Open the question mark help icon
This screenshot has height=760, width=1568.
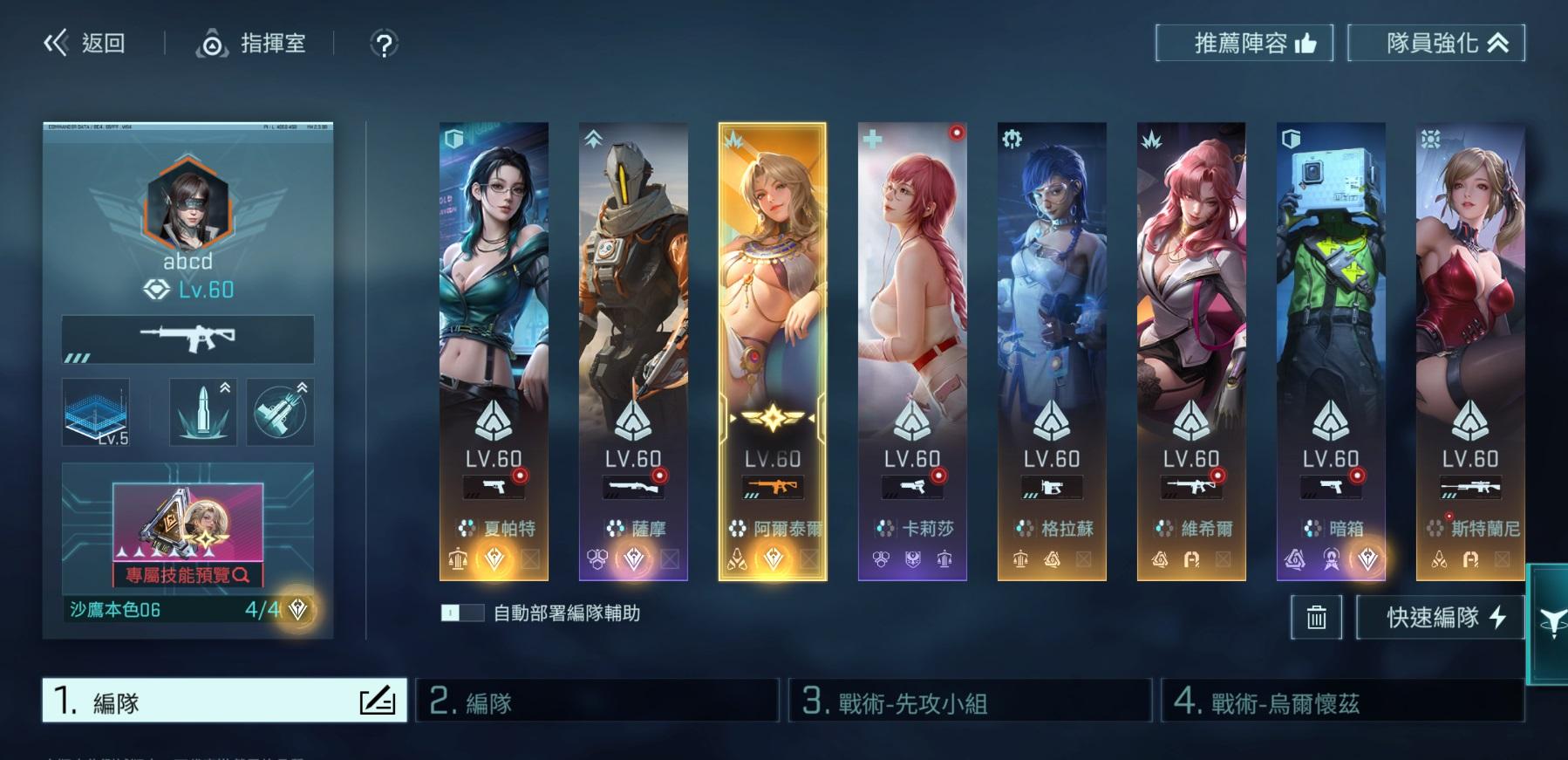(384, 44)
